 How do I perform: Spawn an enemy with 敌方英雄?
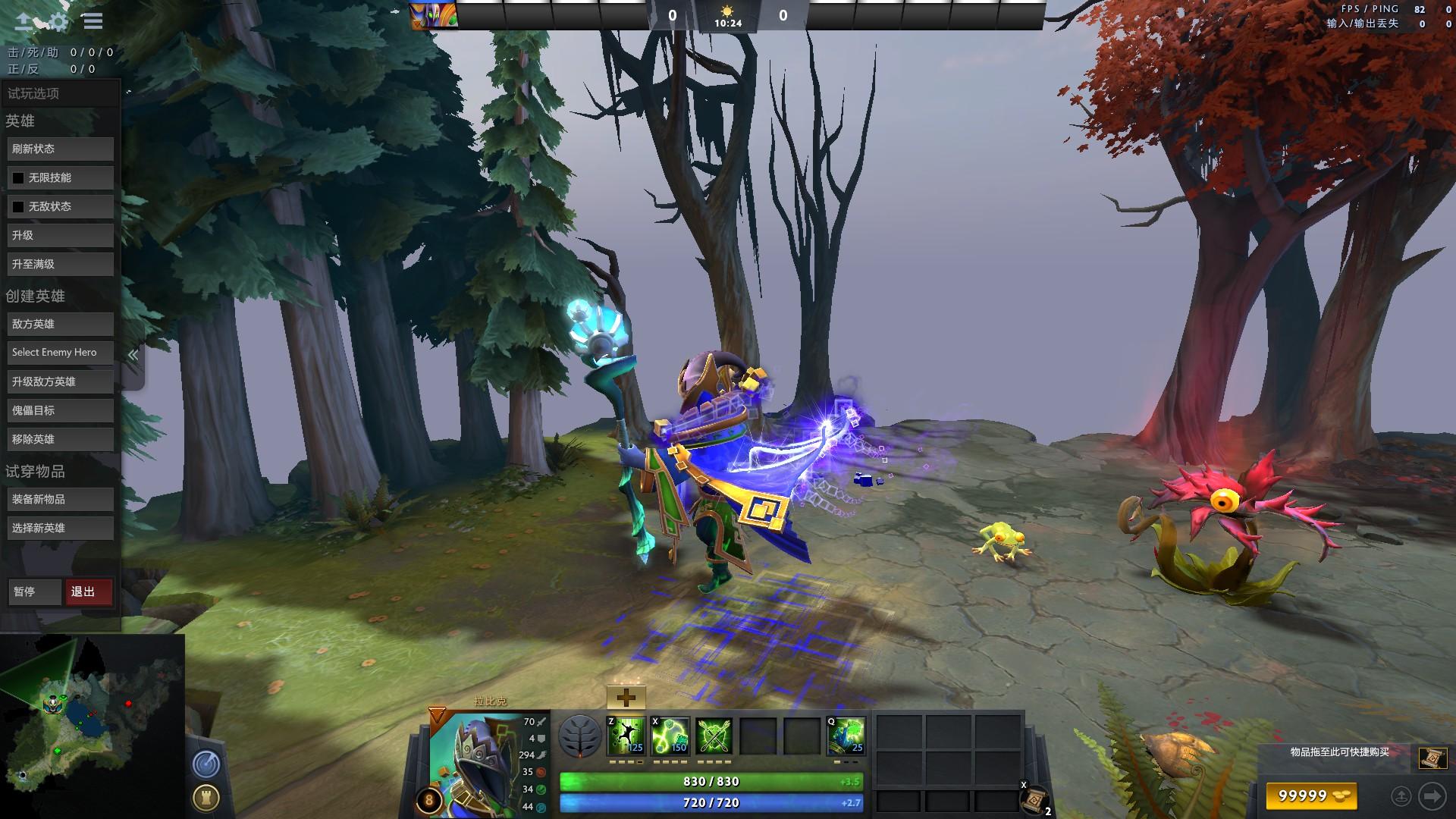pyautogui.click(x=61, y=324)
